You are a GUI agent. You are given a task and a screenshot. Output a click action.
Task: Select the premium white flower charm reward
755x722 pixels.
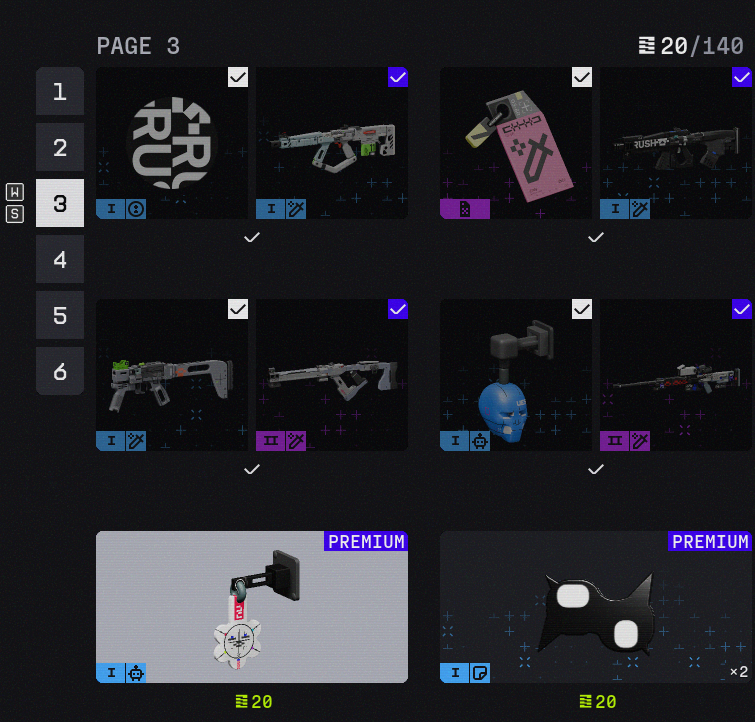click(x=252, y=607)
